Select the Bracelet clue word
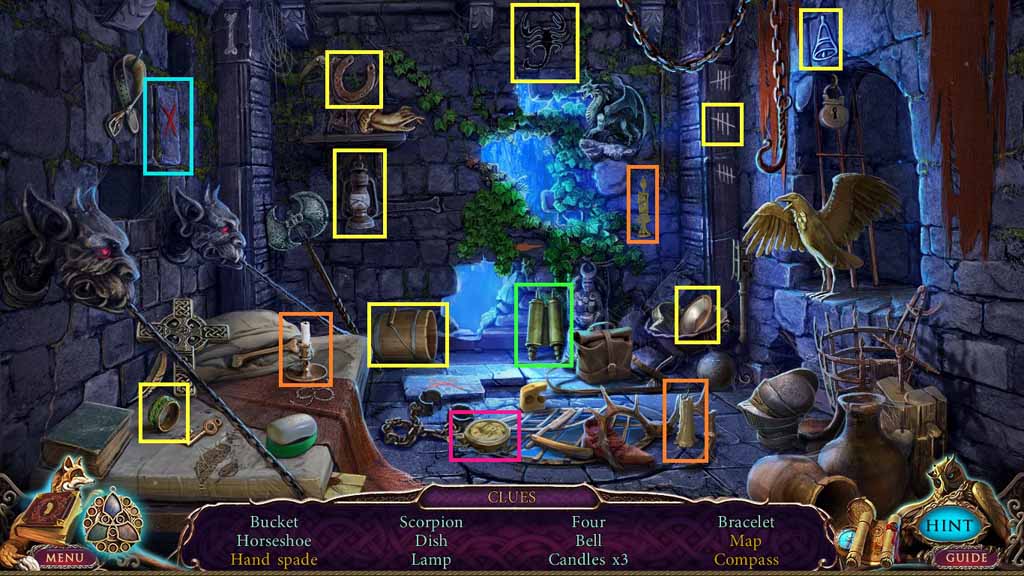This screenshot has width=1024, height=576. tap(746, 522)
